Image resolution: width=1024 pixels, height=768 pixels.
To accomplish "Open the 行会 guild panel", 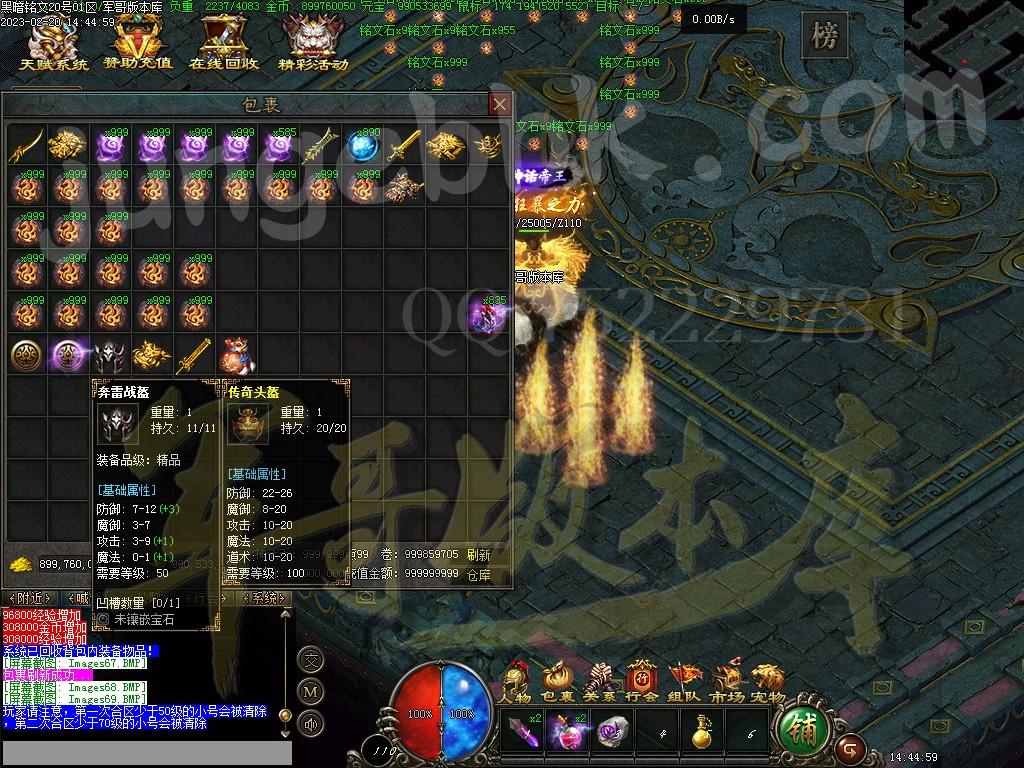I will pyautogui.click(x=642, y=684).
